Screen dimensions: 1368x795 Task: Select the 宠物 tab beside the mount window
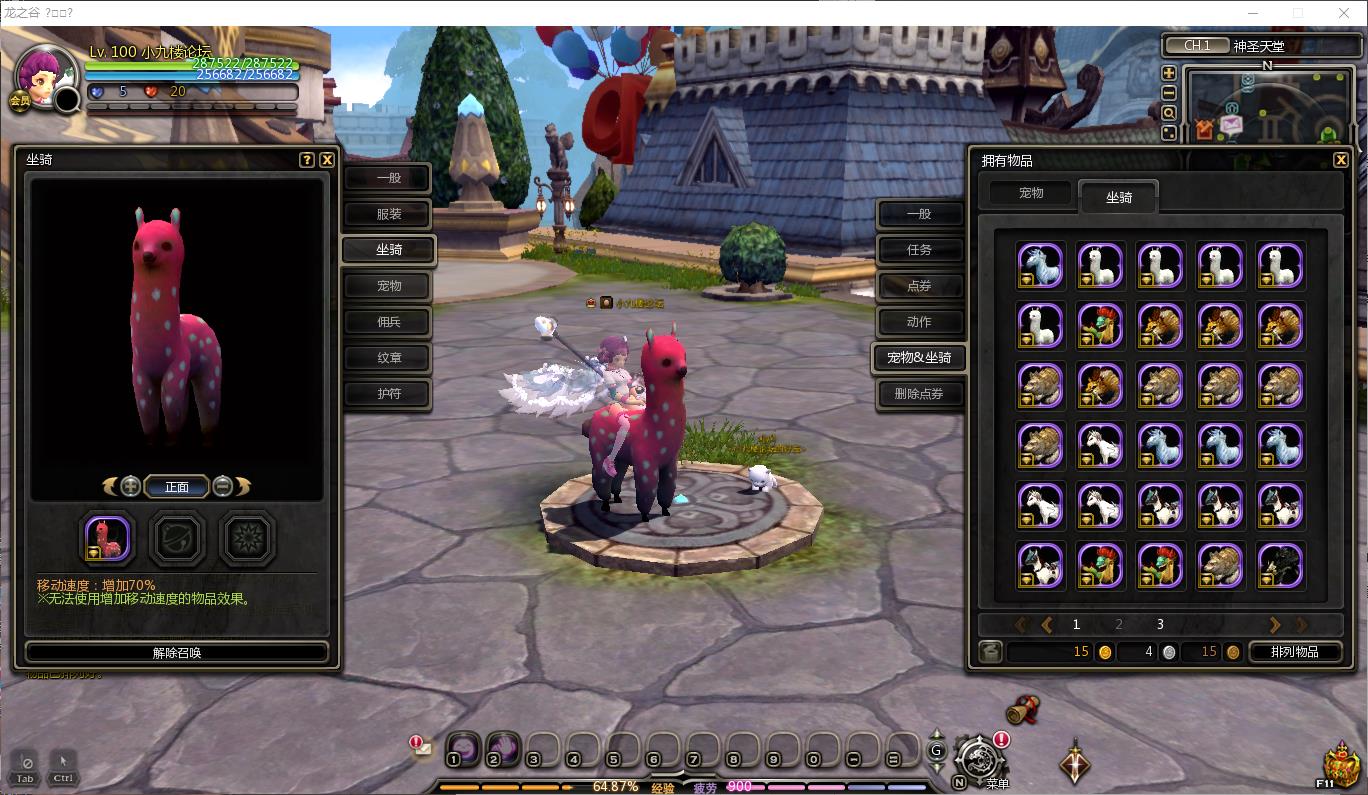(x=388, y=286)
